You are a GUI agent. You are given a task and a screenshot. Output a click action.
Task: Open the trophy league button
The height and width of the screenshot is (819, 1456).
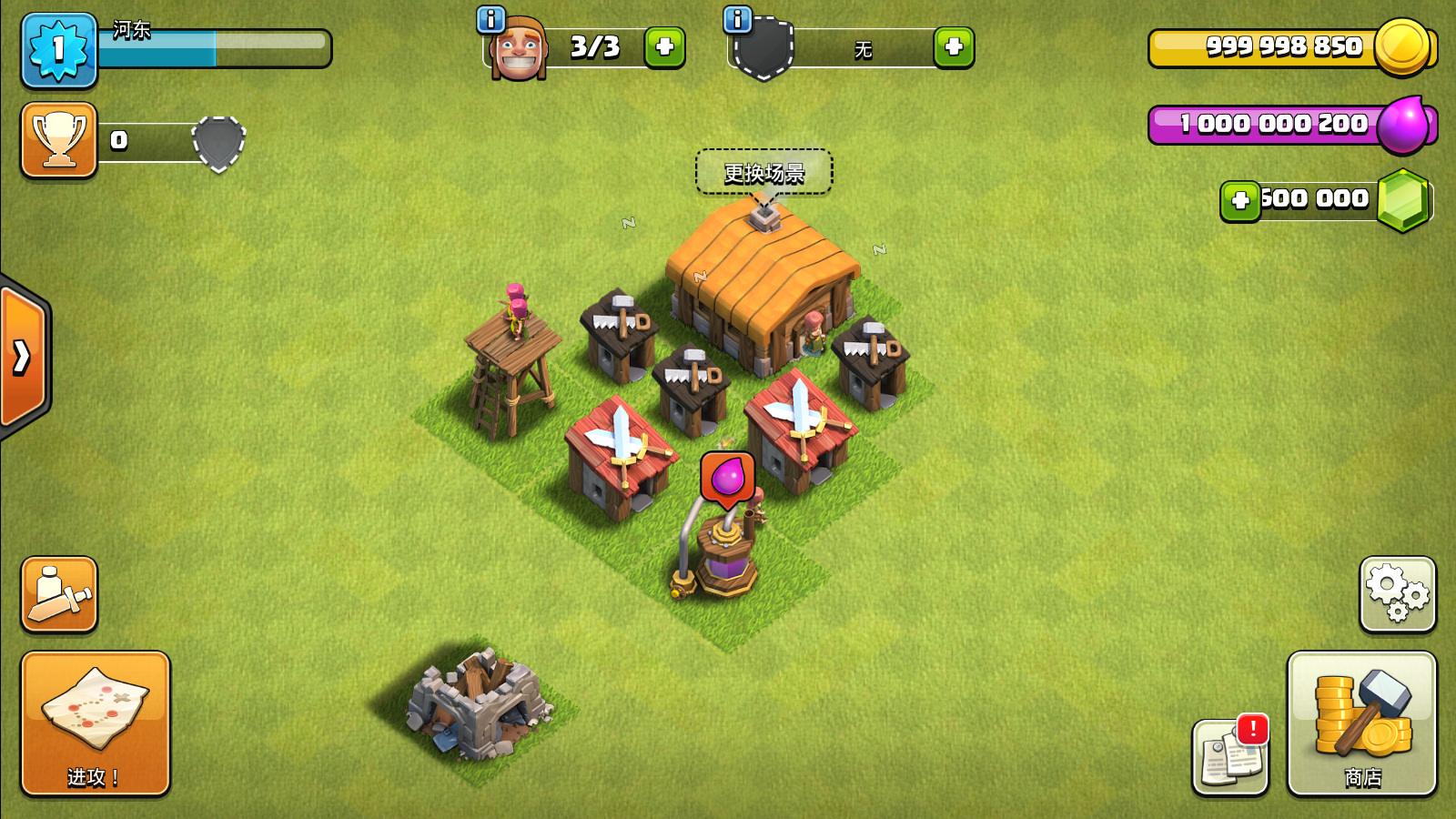pos(59,140)
